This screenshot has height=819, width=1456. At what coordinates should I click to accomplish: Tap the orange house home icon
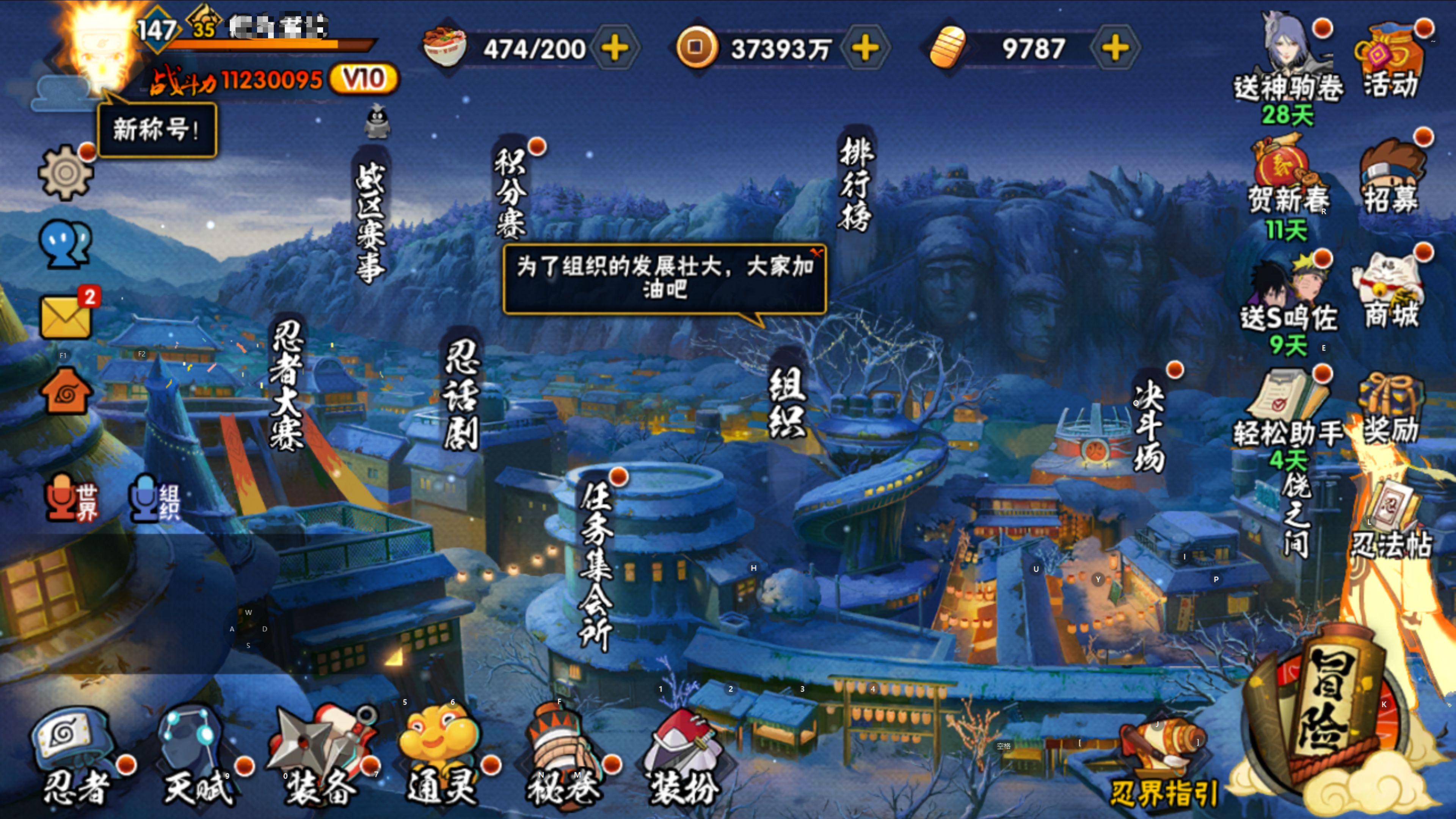(66, 391)
